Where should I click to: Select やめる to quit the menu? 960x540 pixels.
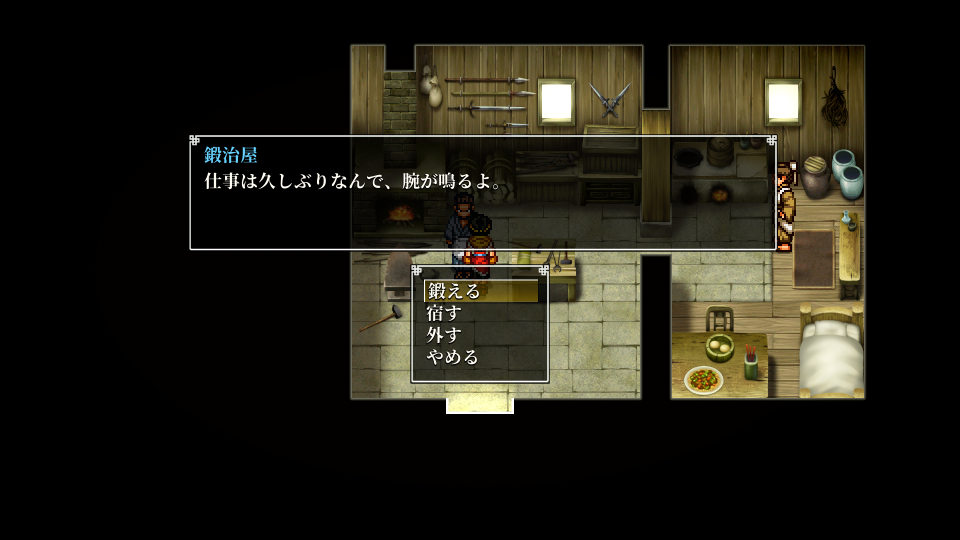(x=453, y=357)
